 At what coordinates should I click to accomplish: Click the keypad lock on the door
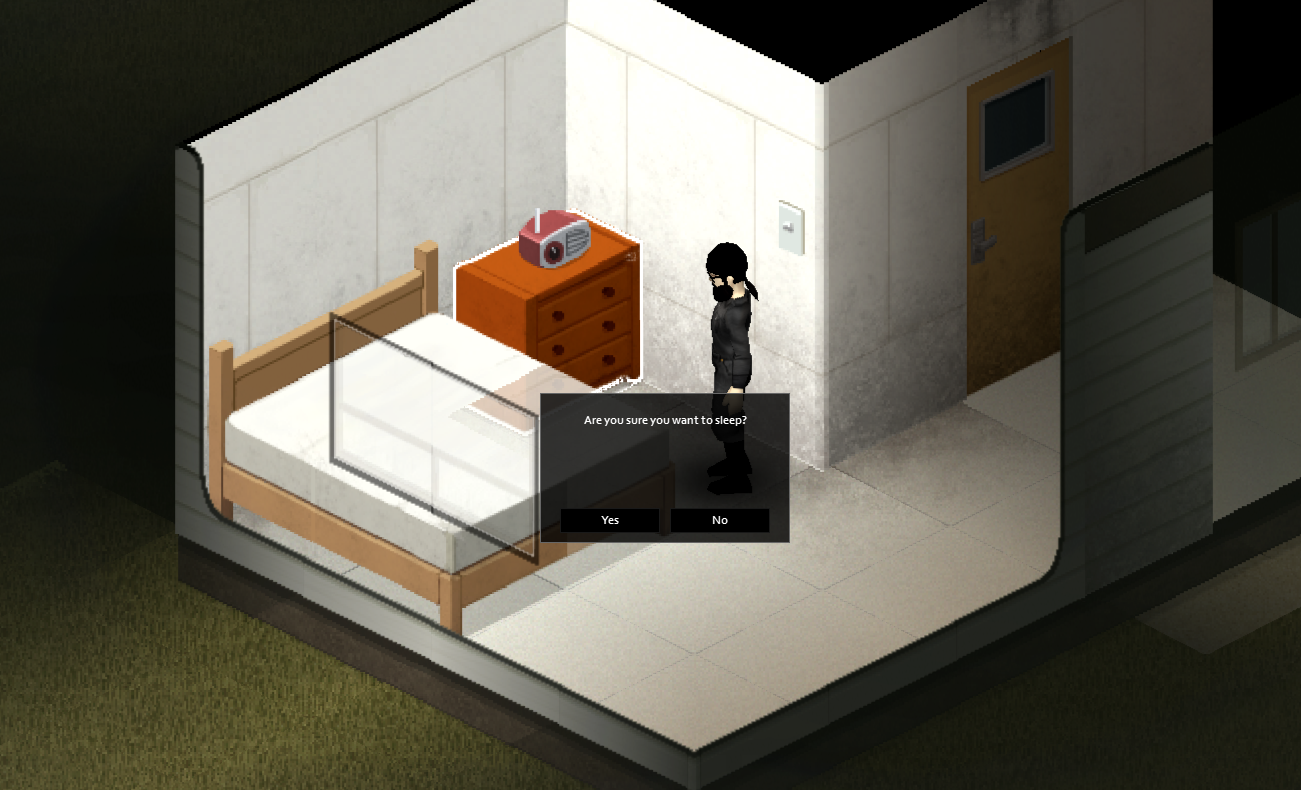[x=980, y=230]
